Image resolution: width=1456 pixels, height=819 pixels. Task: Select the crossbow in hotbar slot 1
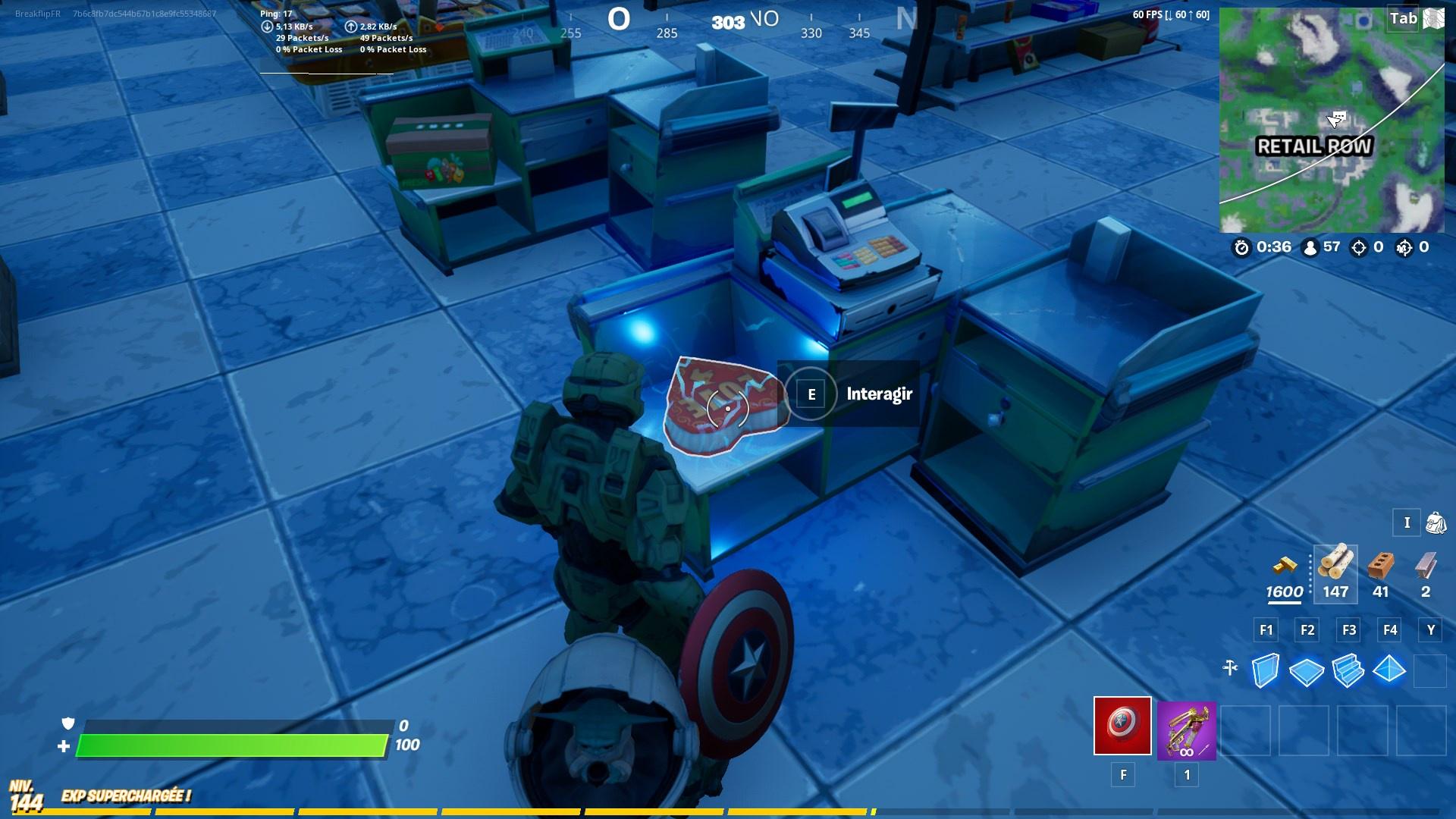[1186, 728]
